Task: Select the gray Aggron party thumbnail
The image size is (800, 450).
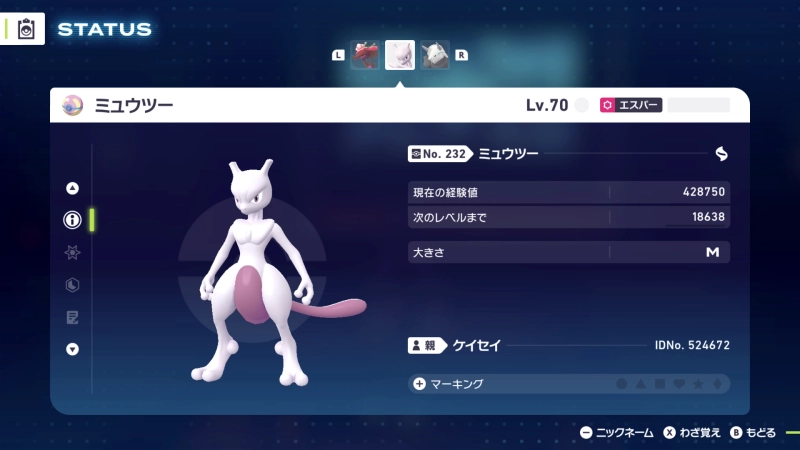Action: point(435,55)
